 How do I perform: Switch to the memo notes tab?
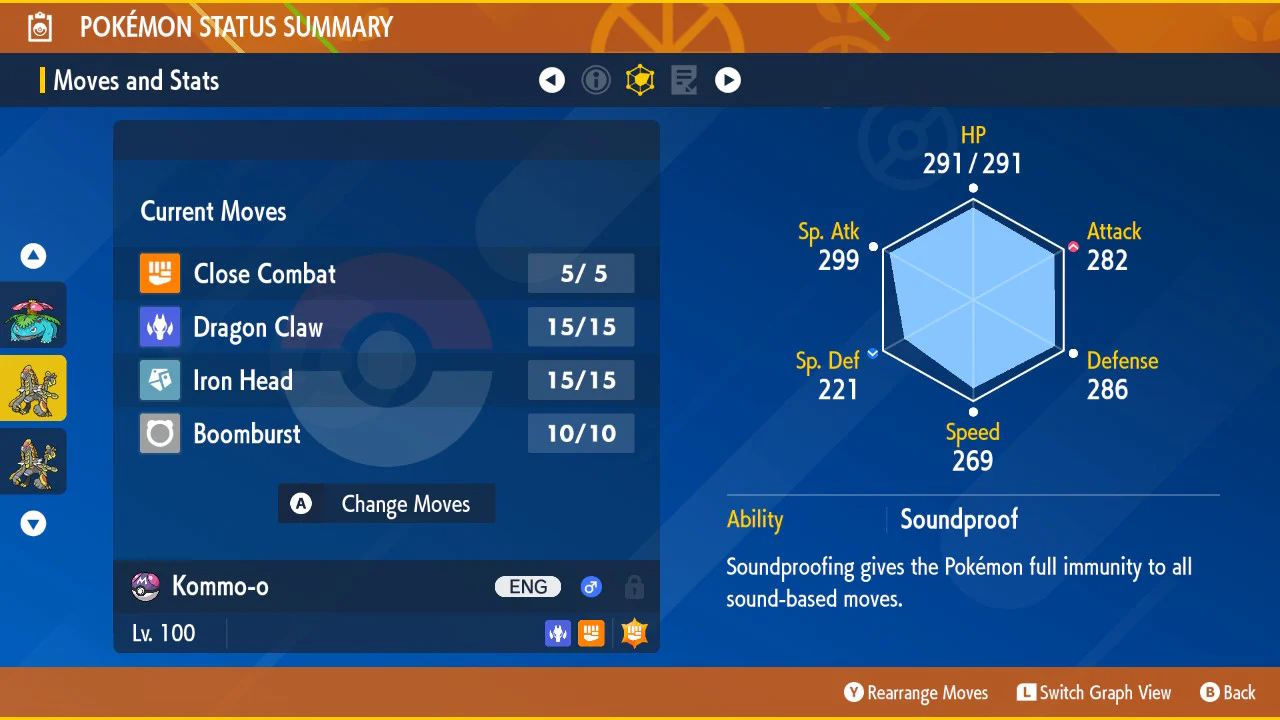(684, 80)
